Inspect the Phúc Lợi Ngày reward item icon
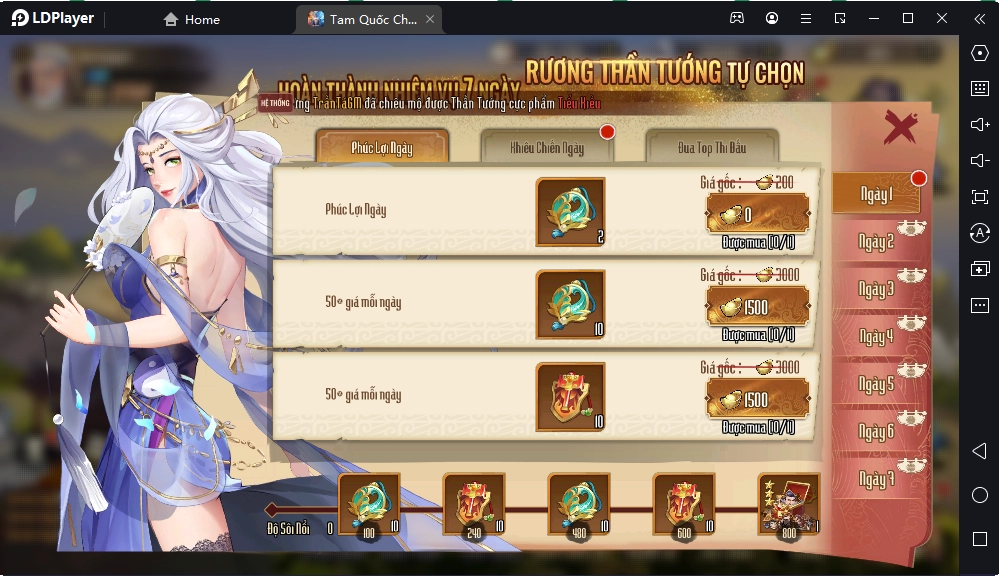 click(570, 212)
